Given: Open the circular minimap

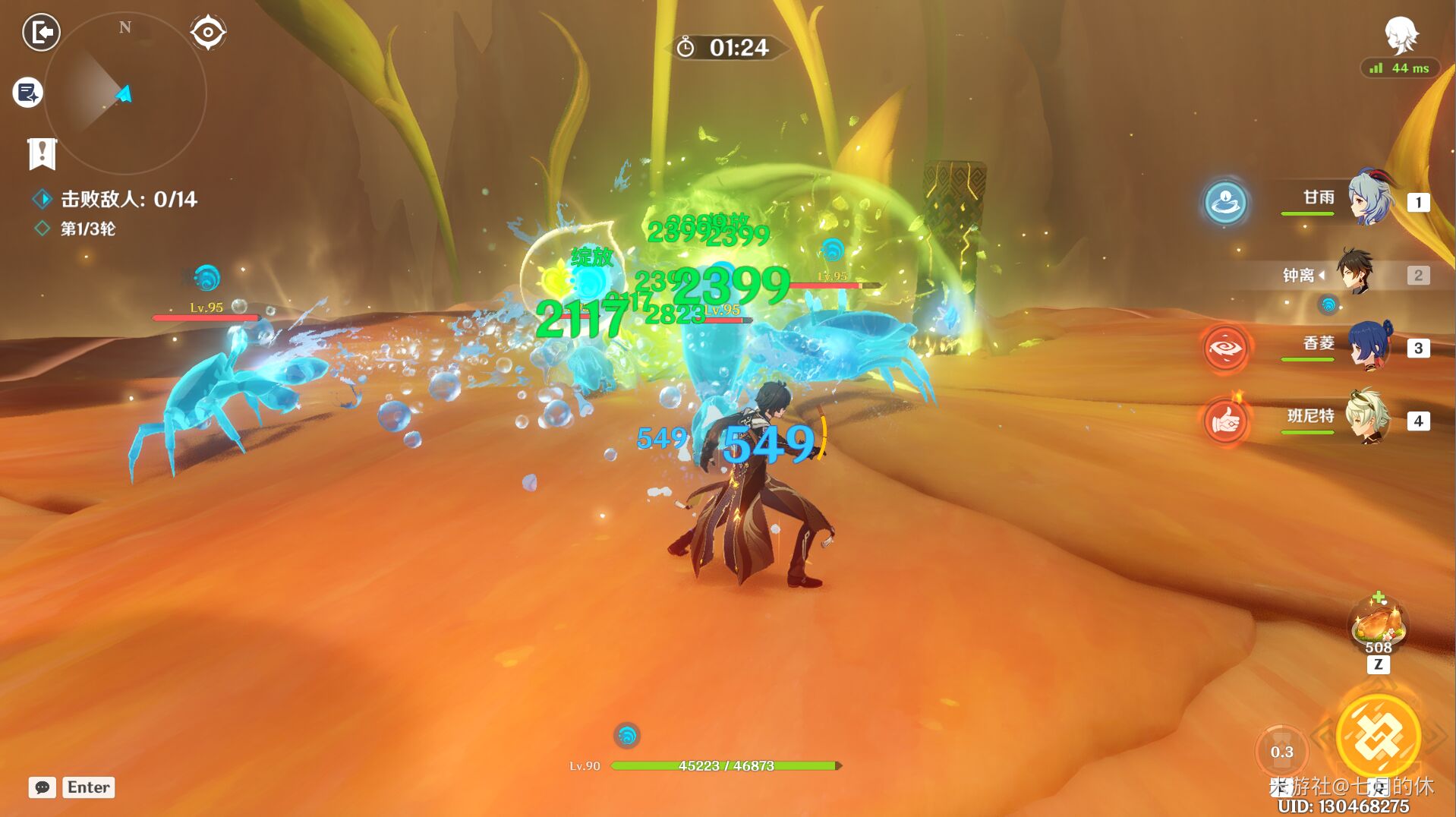Looking at the screenshot, I should coord(124,94).
